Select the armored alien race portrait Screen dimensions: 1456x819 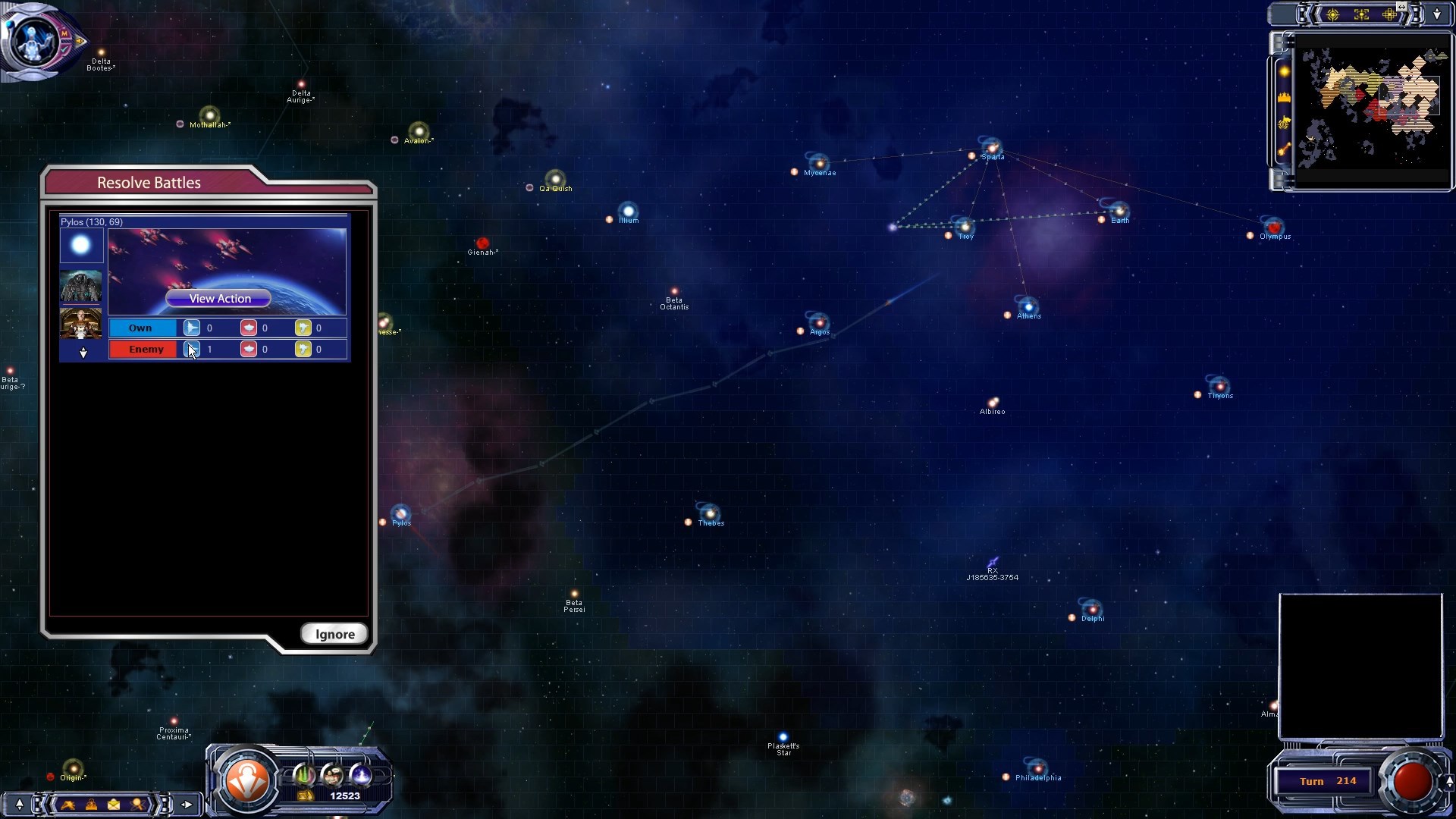point(81,286)
